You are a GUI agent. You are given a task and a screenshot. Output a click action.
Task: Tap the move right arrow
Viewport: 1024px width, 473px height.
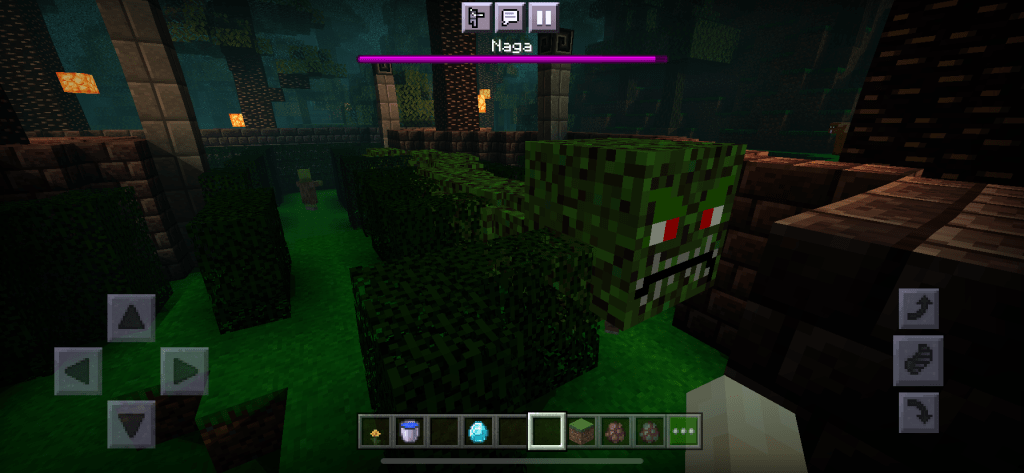[x=184, y=372]
